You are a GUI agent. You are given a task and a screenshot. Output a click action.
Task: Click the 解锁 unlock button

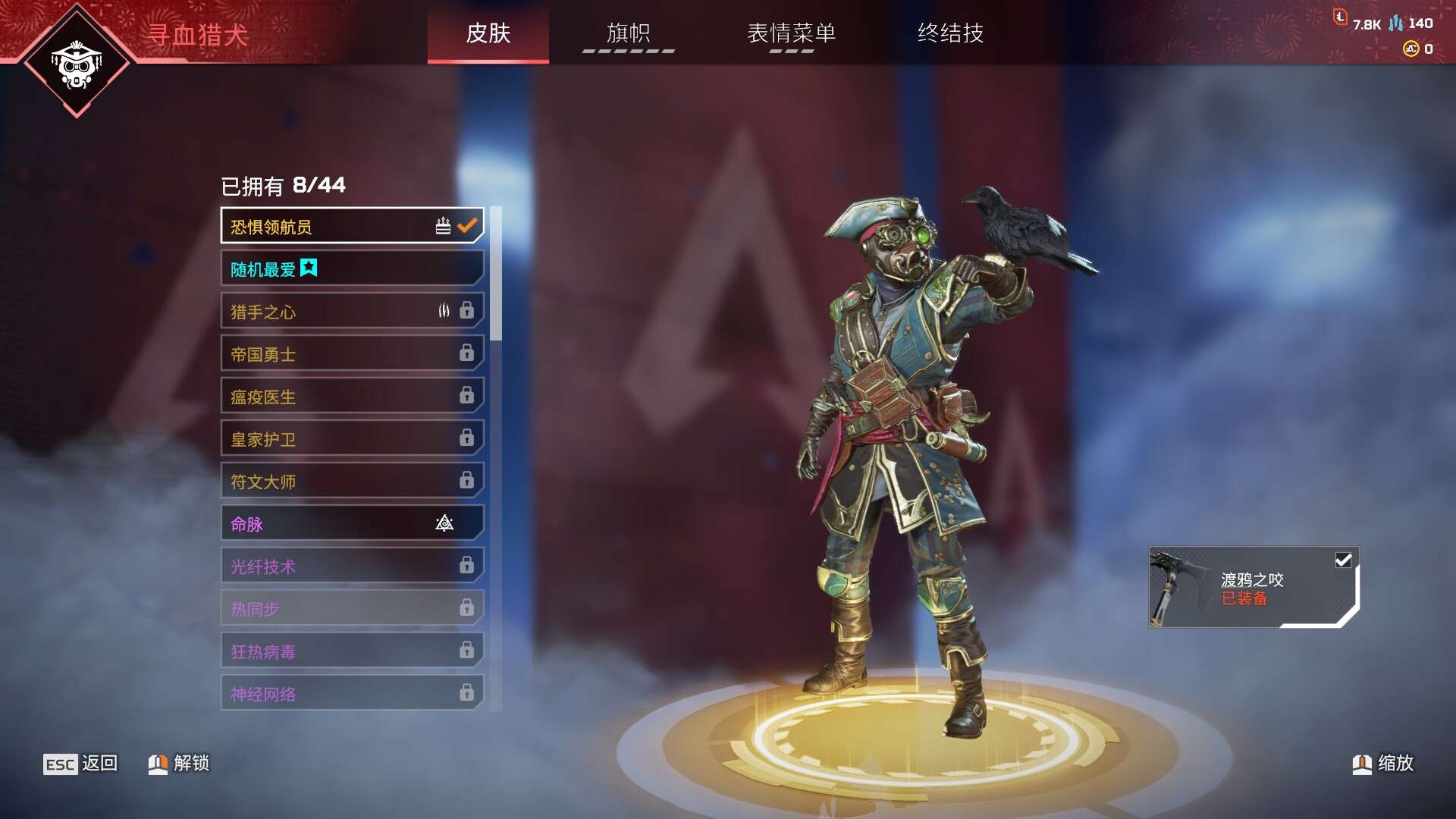pyautogui.click(x=179, y=764)
